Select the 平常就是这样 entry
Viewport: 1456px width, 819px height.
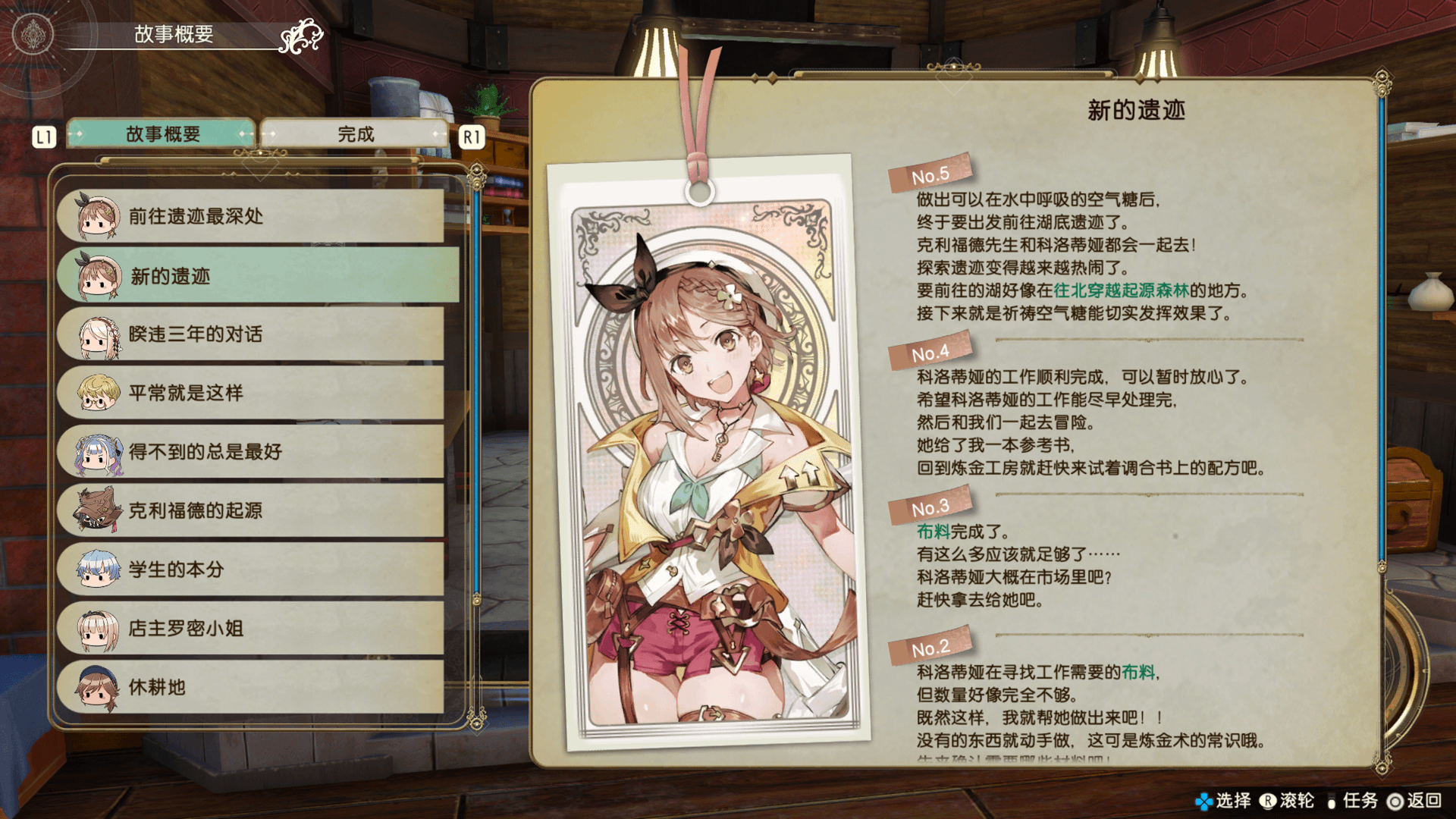(x=250, y=393)
